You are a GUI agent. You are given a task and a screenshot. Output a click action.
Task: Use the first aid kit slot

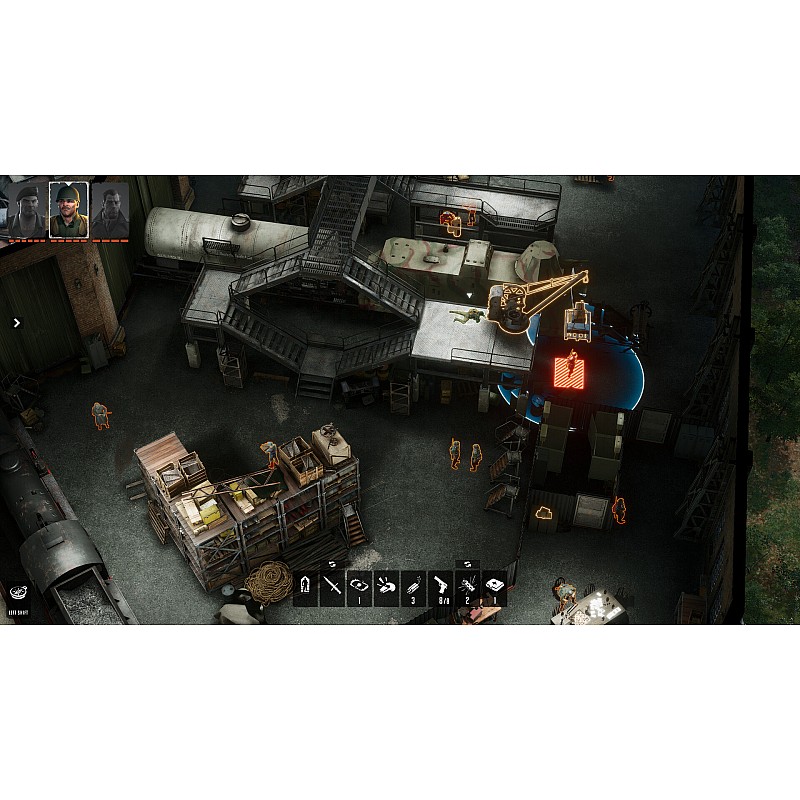494,587
